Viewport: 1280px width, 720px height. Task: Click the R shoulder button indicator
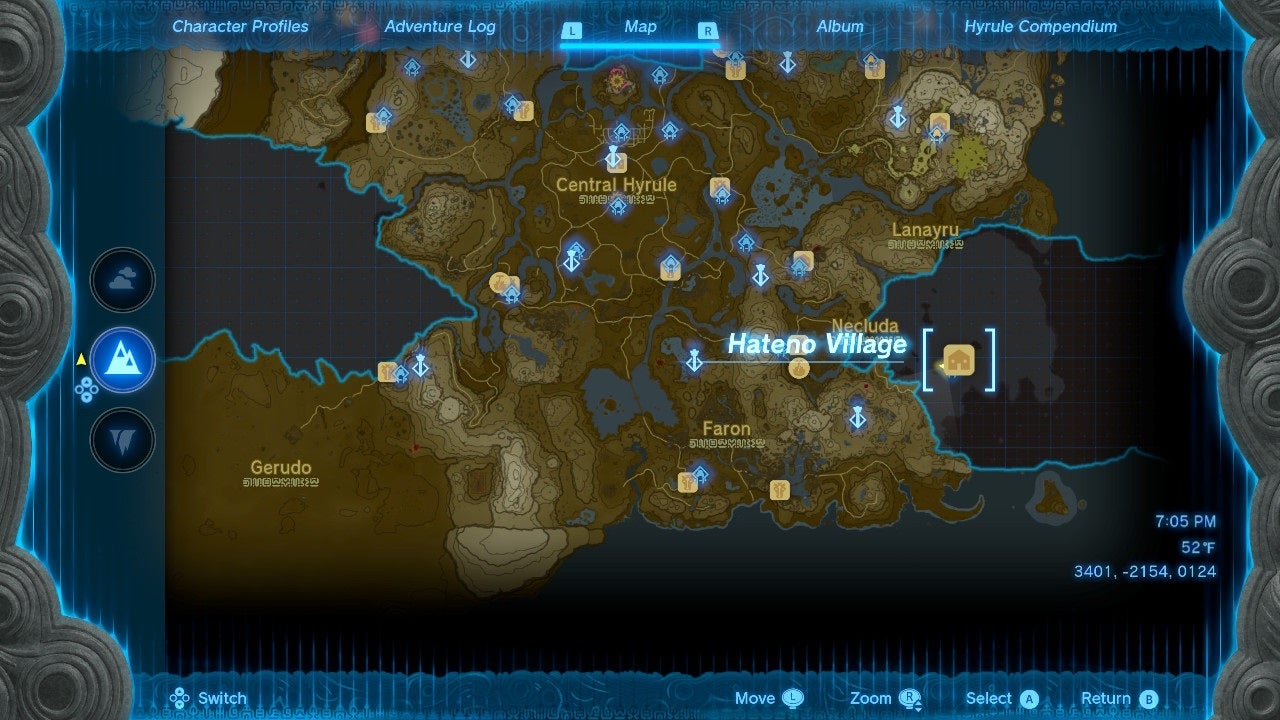tap(707, 31)
